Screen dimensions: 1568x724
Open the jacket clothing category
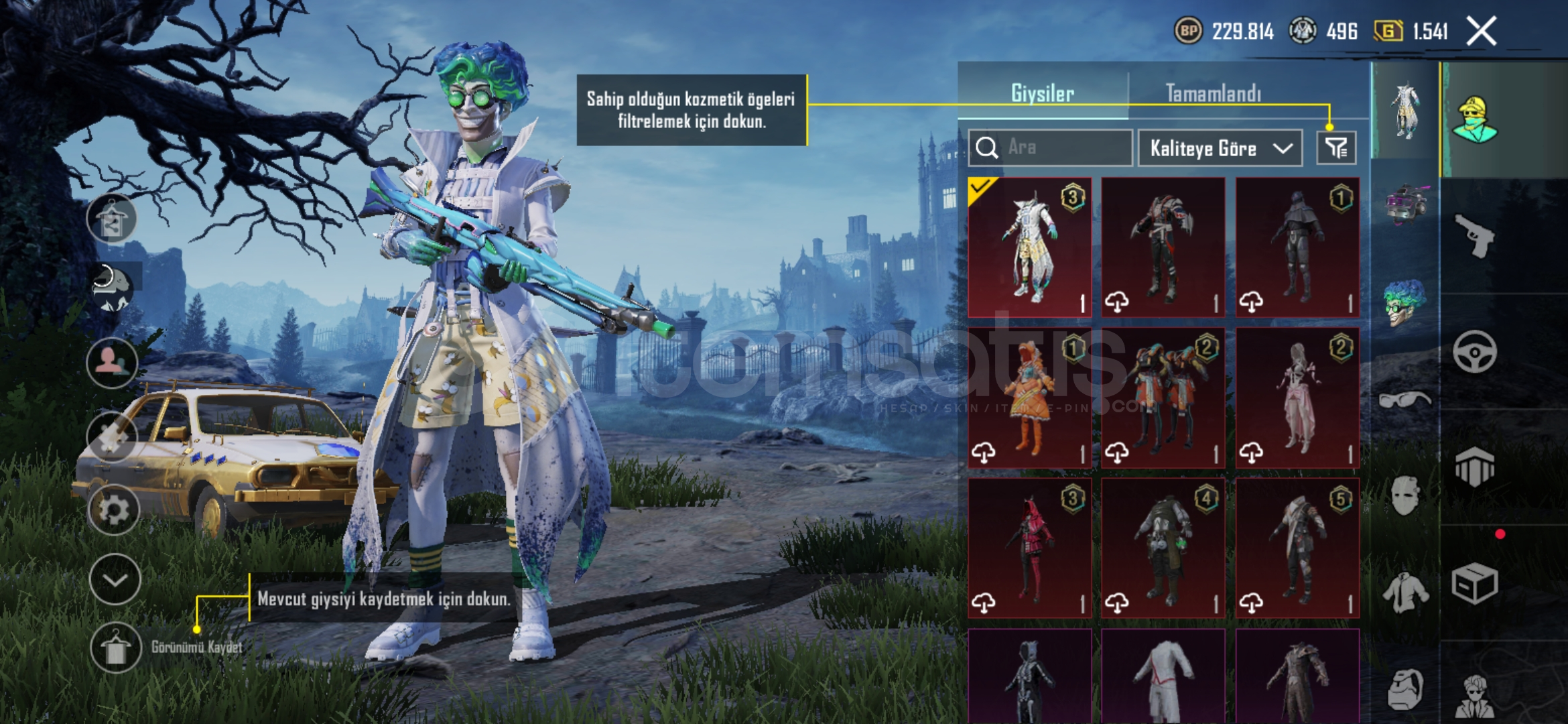(1404, 593)
